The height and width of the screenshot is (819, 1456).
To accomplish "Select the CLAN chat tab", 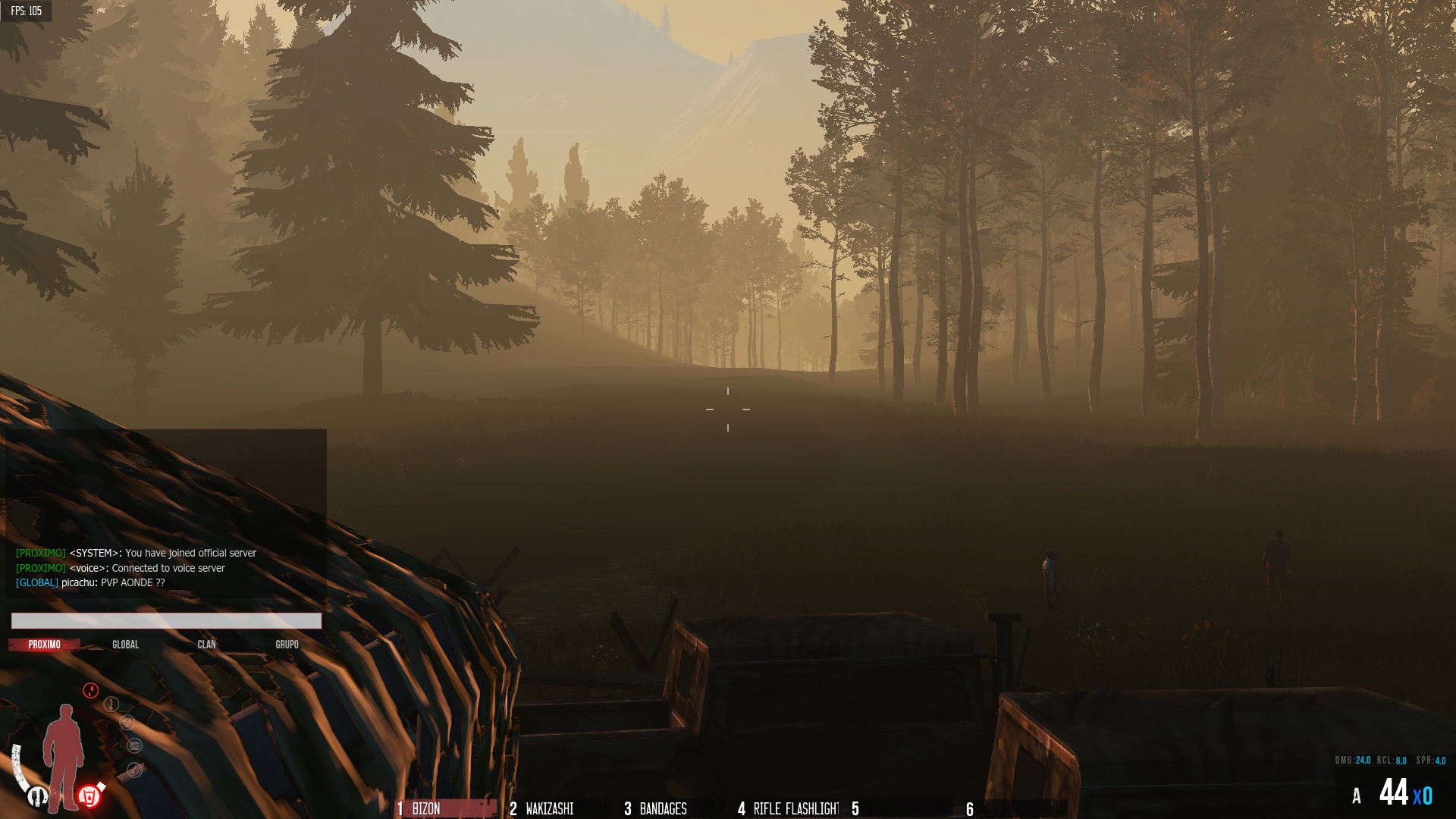I will point(206,645).
